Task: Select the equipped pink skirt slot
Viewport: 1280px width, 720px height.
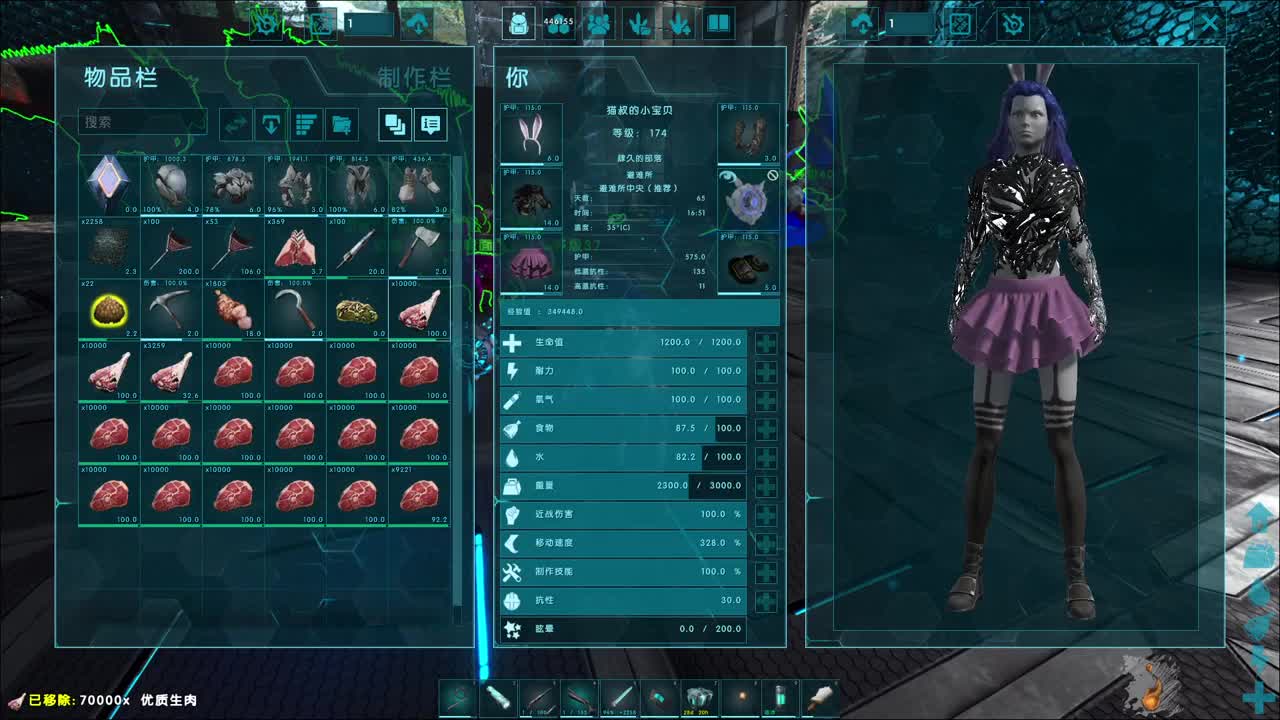Action: [x=531, y=263]
